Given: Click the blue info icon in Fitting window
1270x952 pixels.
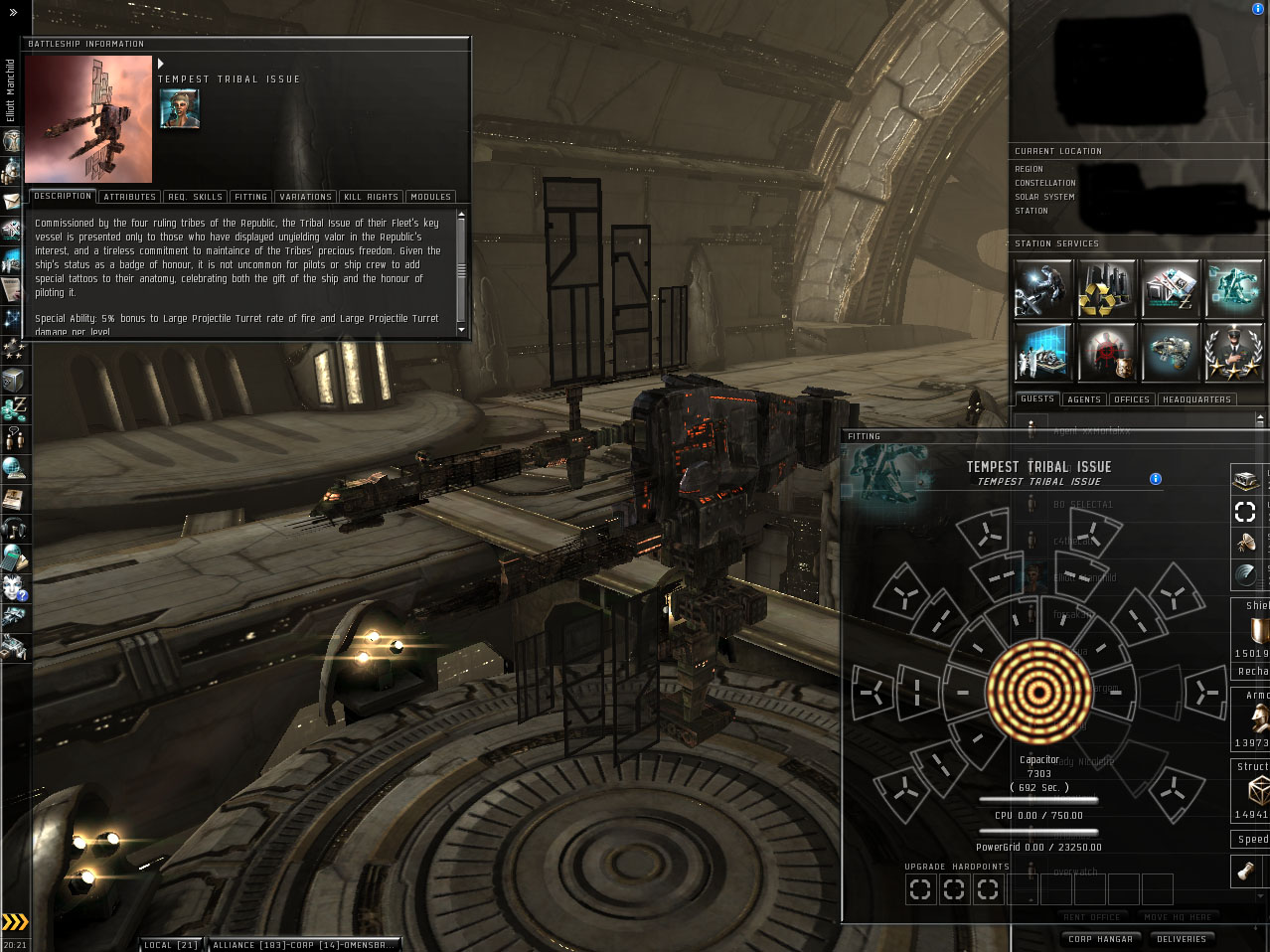Looking at the screenshot, I should click(1156, 479).
